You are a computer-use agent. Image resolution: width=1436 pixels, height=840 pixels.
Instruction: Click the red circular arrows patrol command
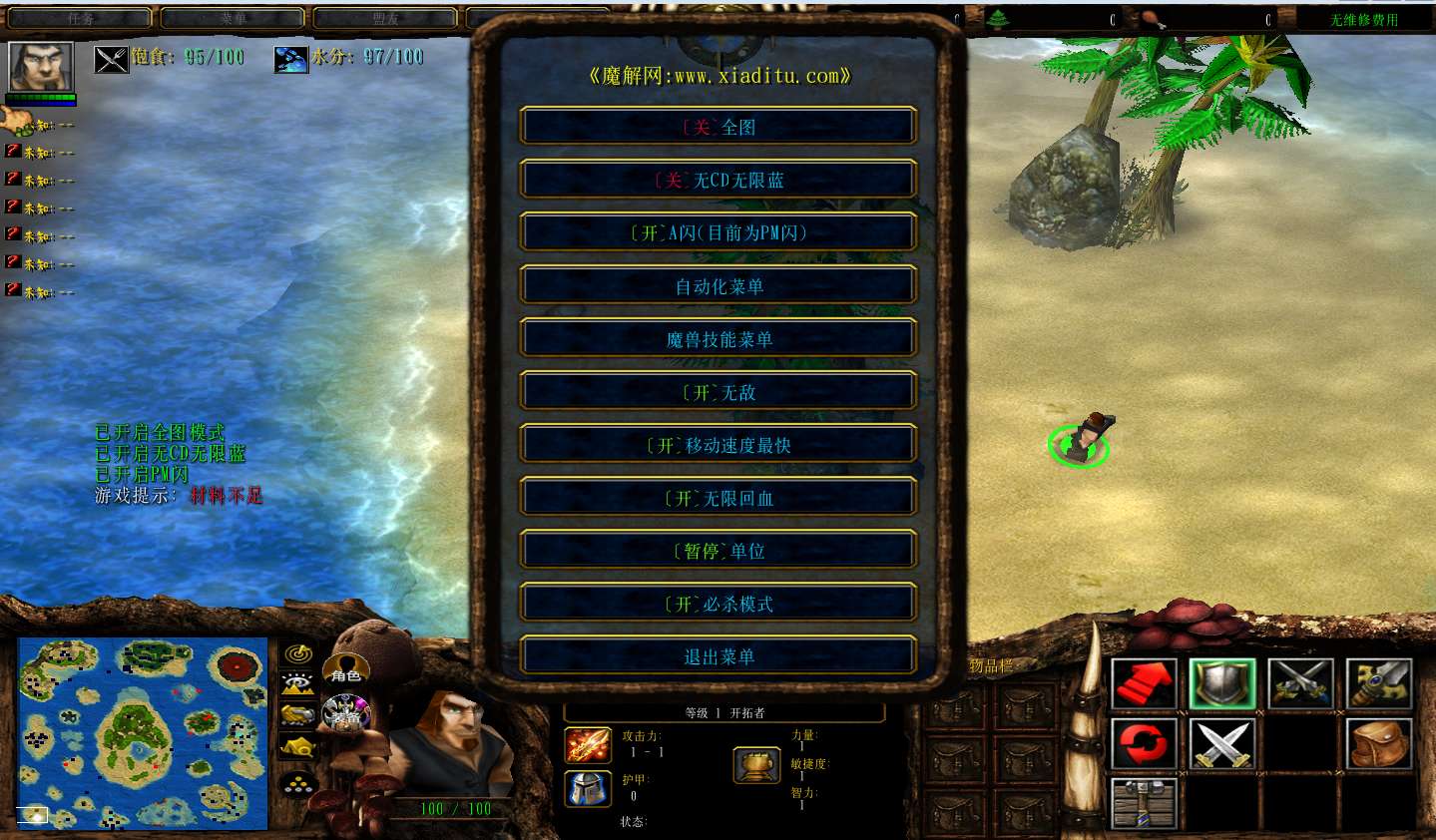tap(1144, 744)
